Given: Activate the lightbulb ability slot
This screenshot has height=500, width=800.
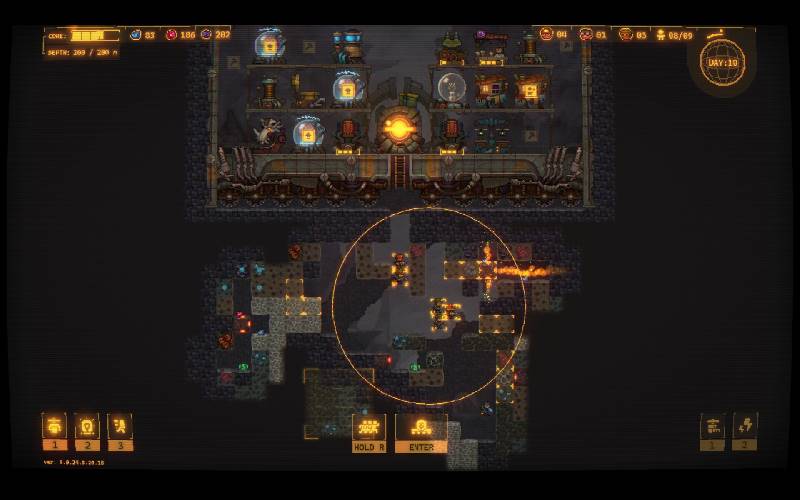Looking at the screenshot, I should tap(87, 426).
